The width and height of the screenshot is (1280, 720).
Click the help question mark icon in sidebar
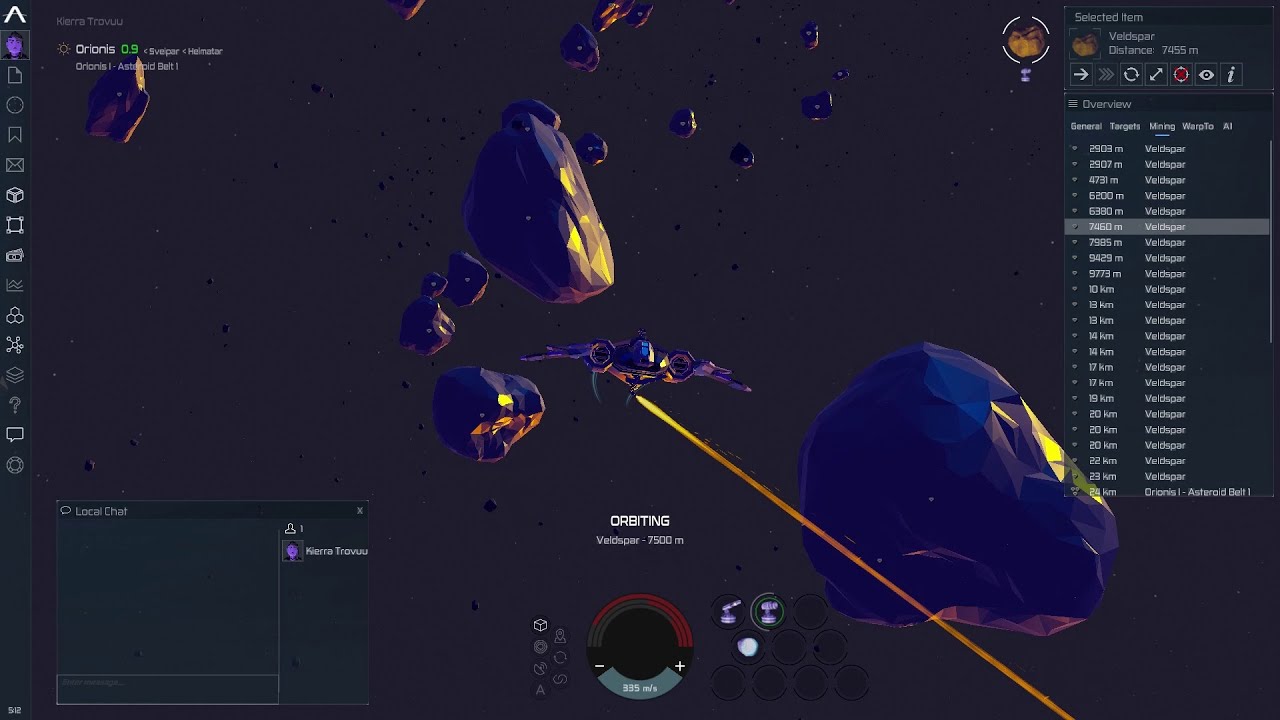click(14, 405)
